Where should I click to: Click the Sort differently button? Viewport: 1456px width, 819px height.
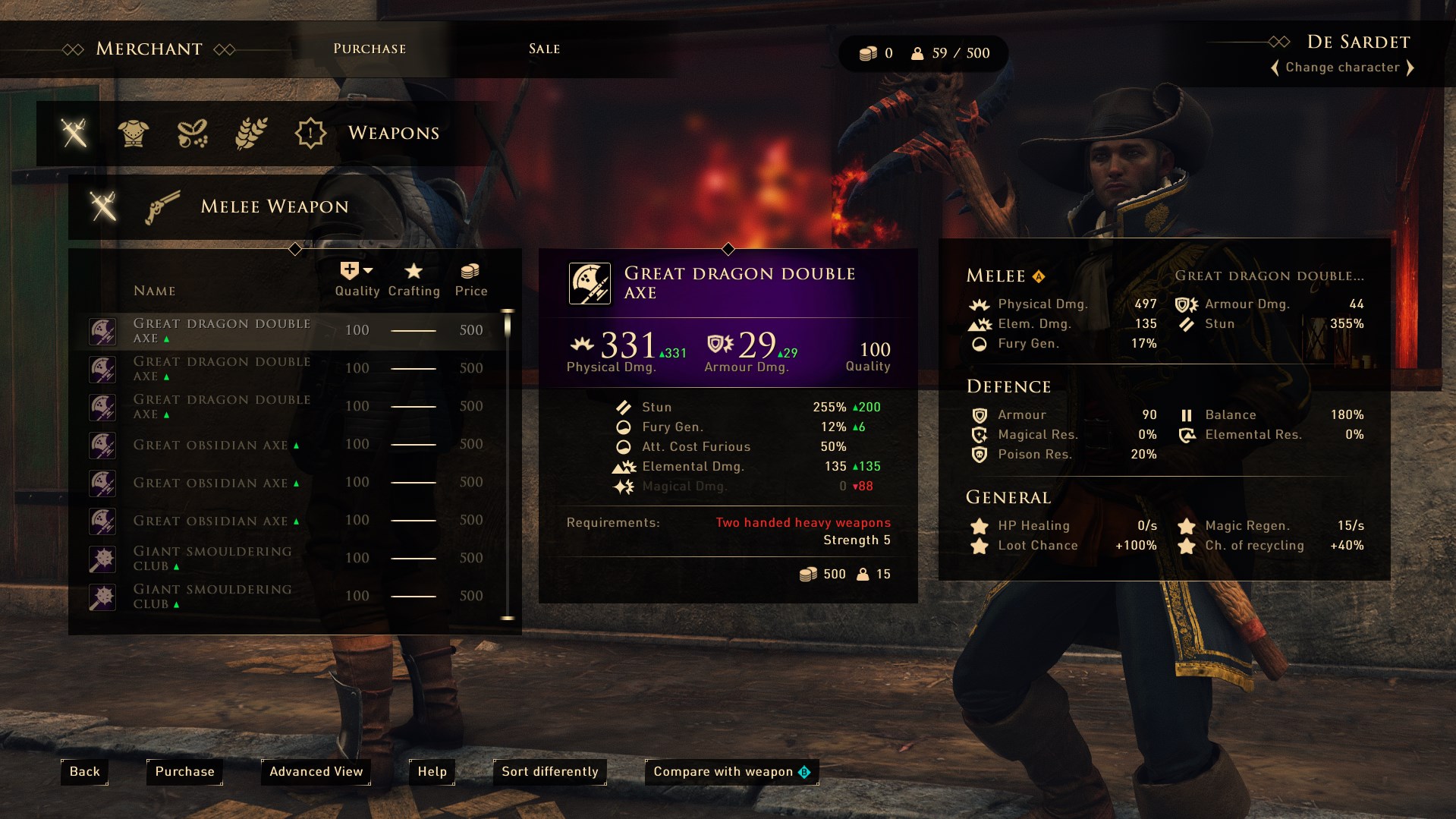(549, 772)
